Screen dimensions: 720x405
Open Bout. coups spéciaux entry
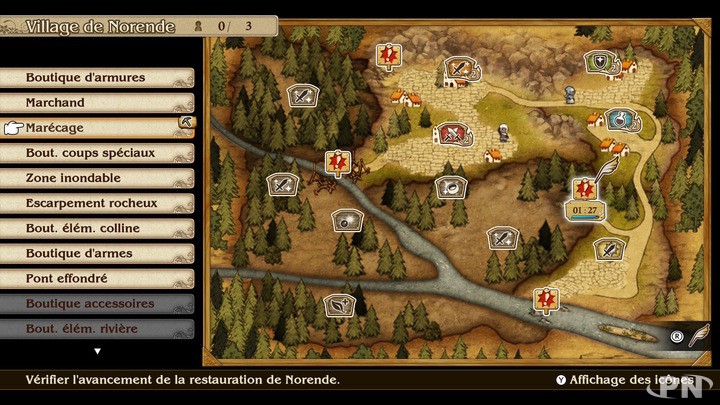pos(97,153)
